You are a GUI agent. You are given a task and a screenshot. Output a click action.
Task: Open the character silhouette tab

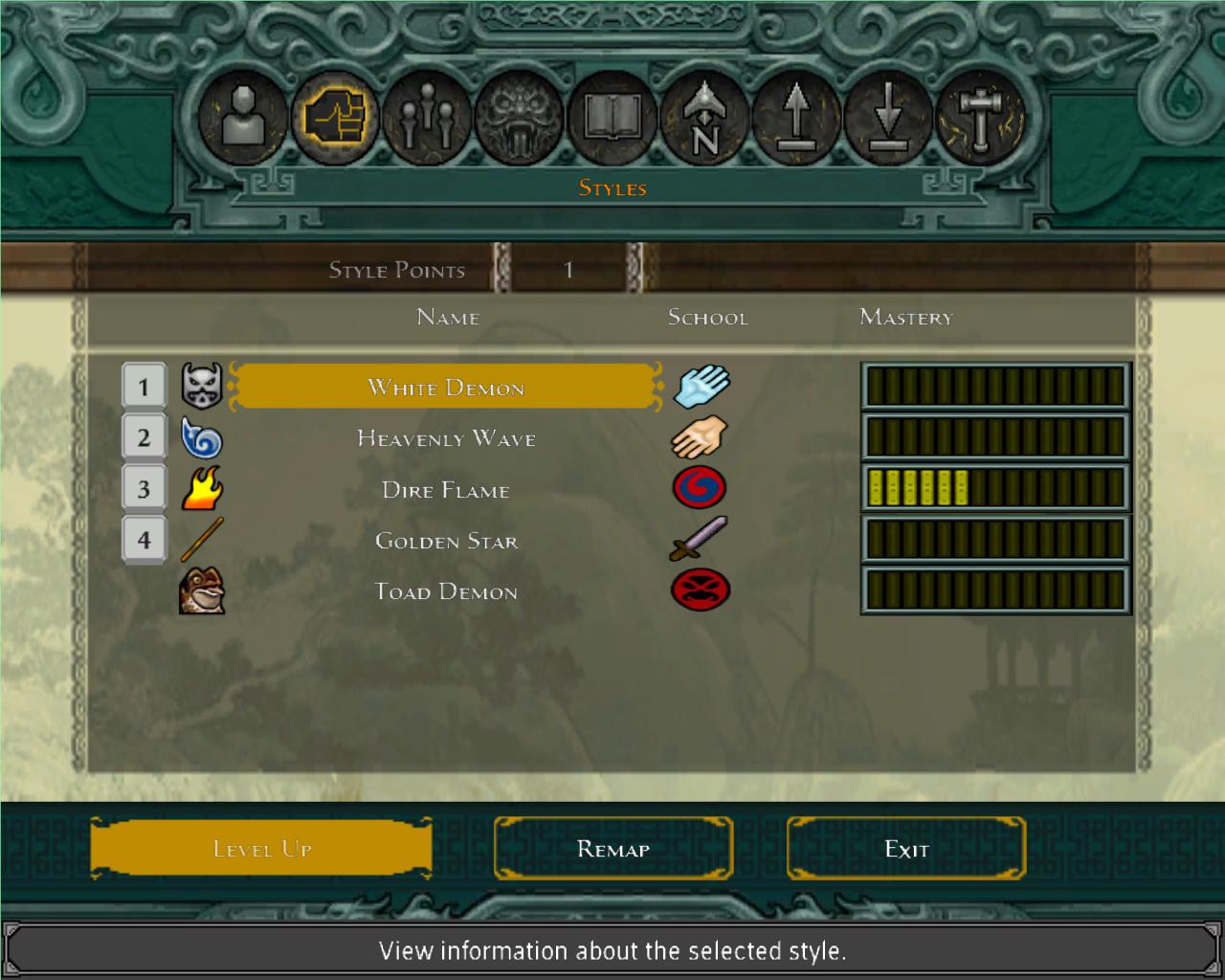pos(243,119)
